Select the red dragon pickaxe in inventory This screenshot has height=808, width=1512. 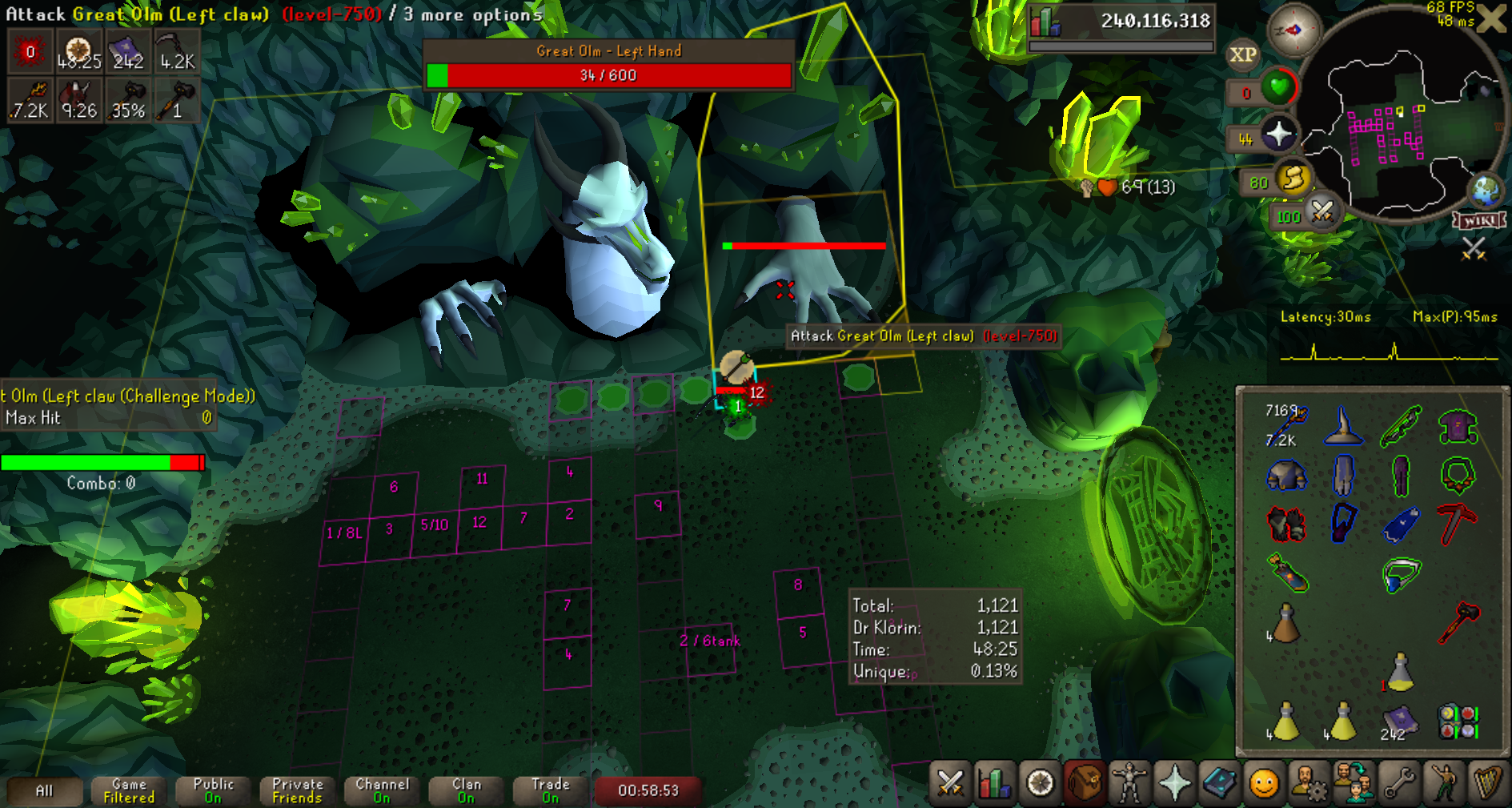(1458, 524)
